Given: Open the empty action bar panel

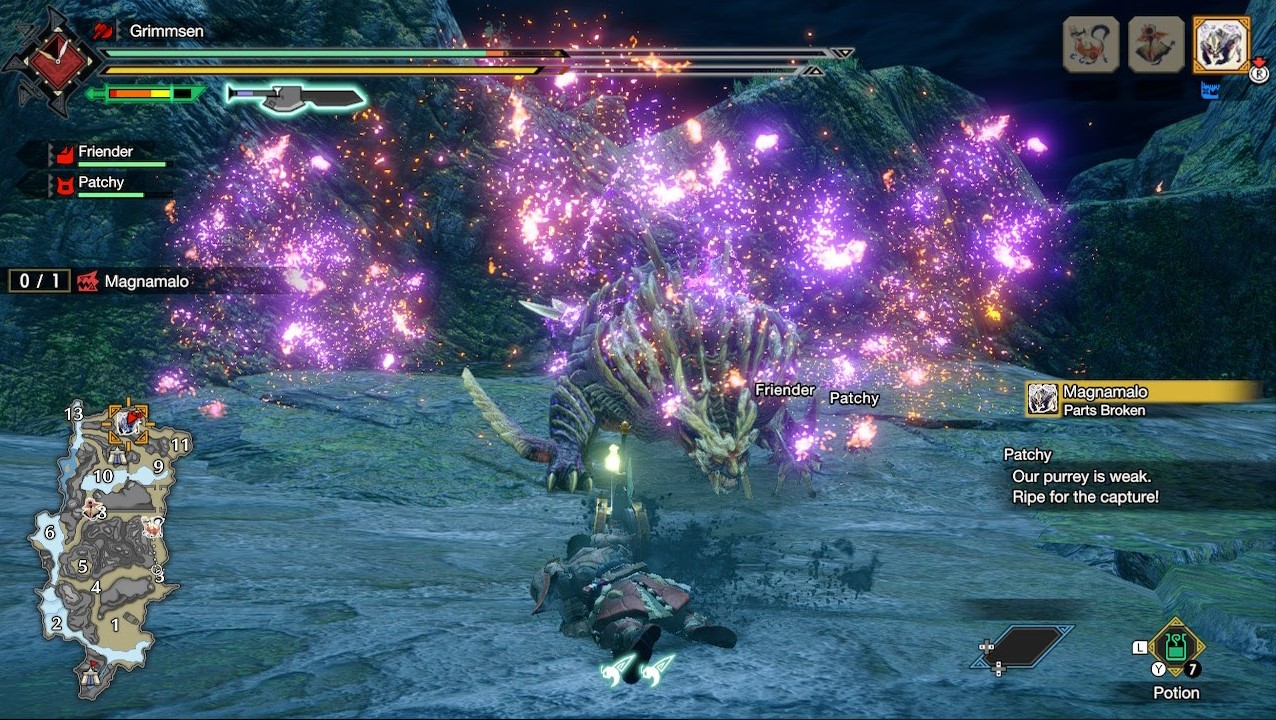Looking at the screenshot, I should click(1022, 647).
